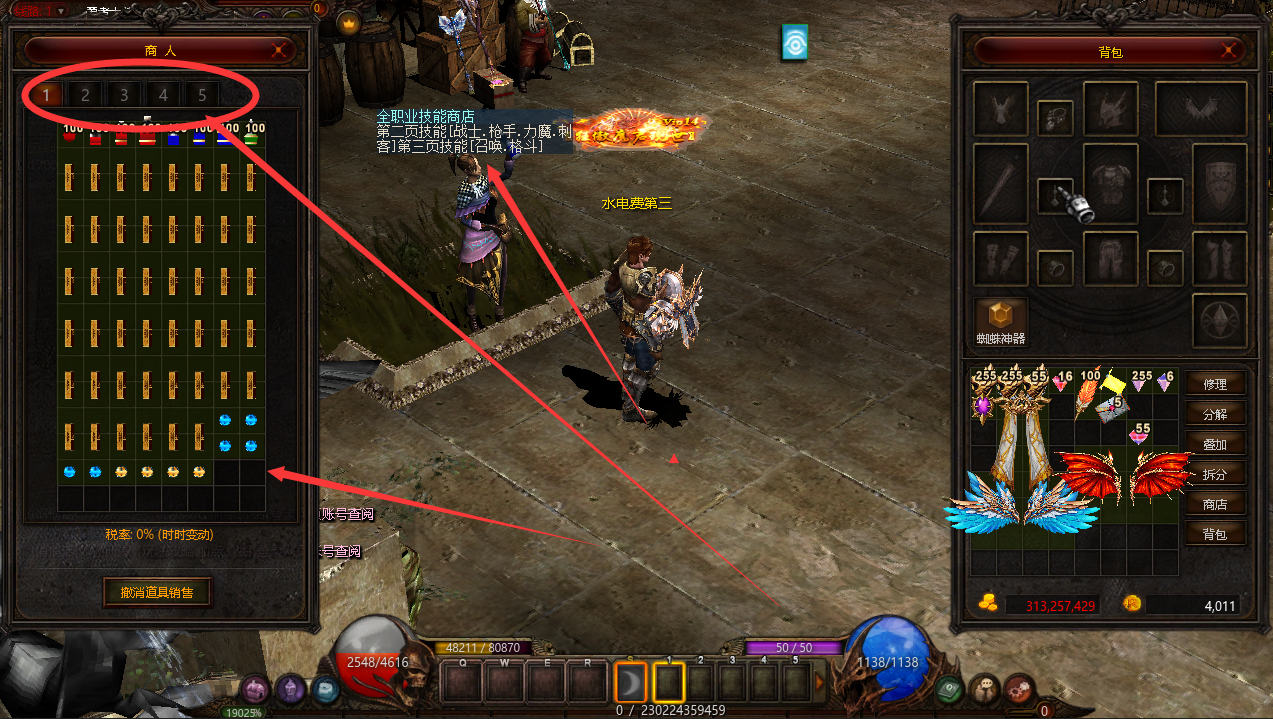The image size is (1273, 719).
Task: Open the 商店 shop button
Action: click(1215, 504)
